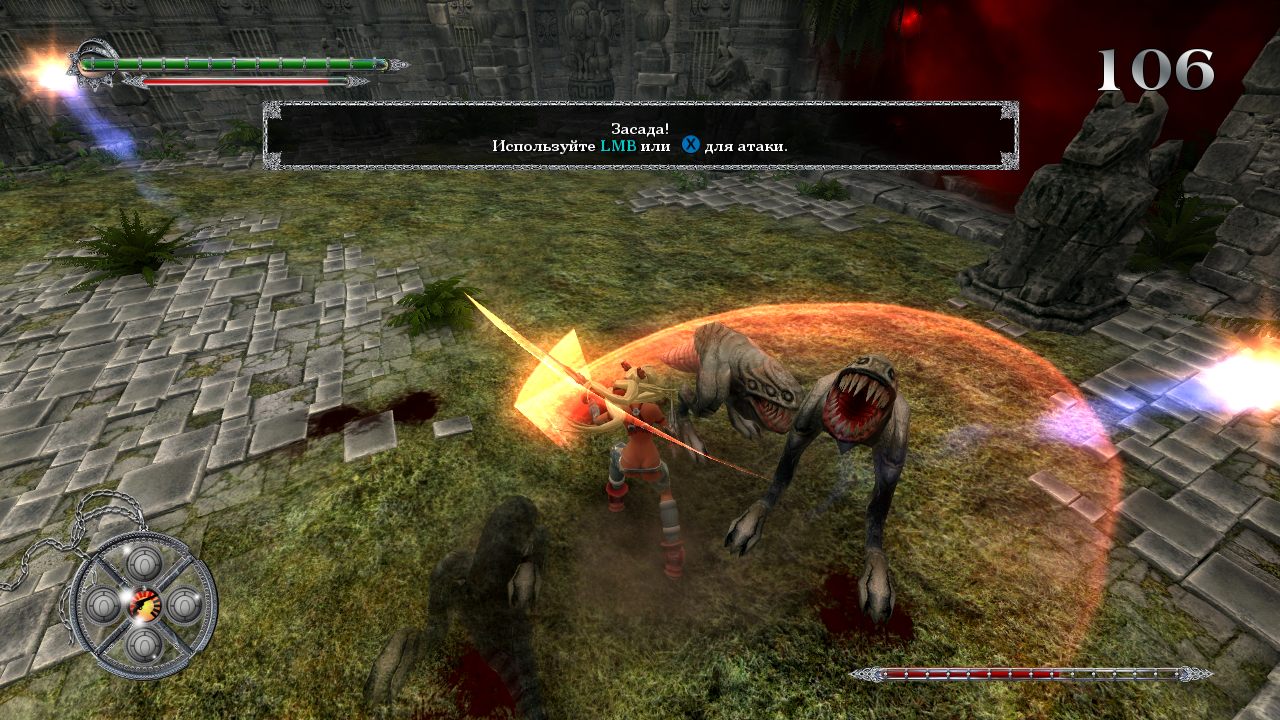Click the right spell slot of the amulet
The height and width of the screenshot is (720, 1280).
(x=183, y=604)
